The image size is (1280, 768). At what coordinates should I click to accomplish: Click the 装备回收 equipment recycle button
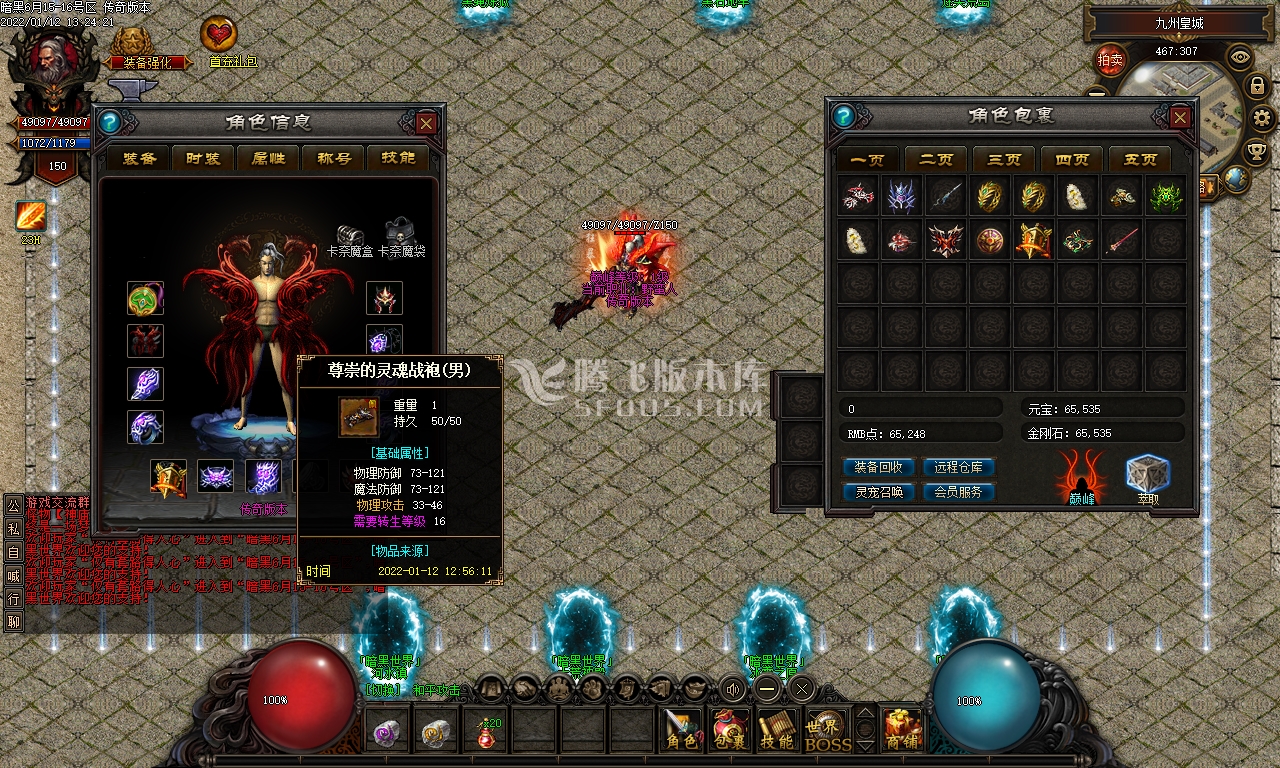point(878,467)
